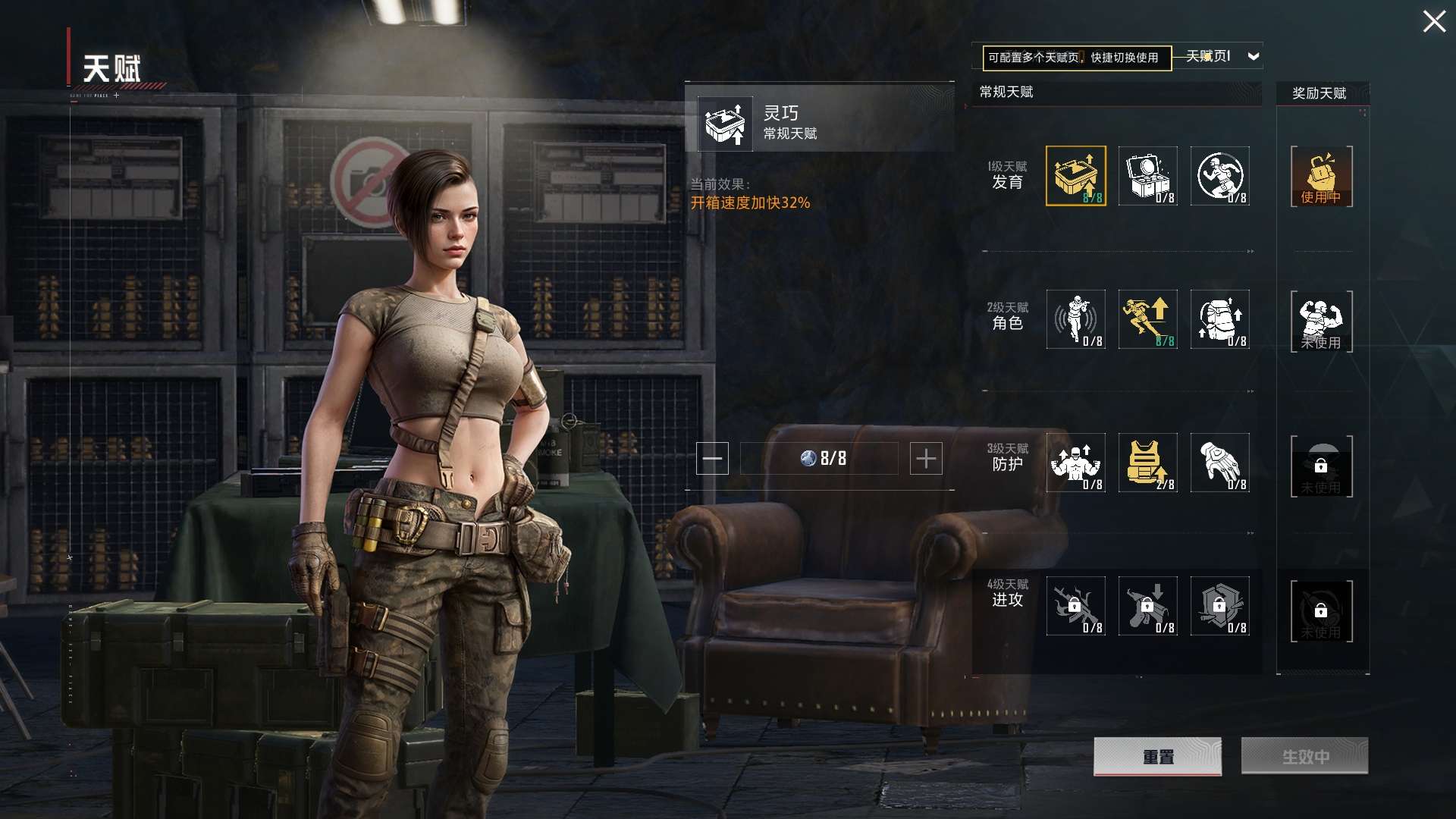
Task: Close the talent screen
Action: 1433,21
